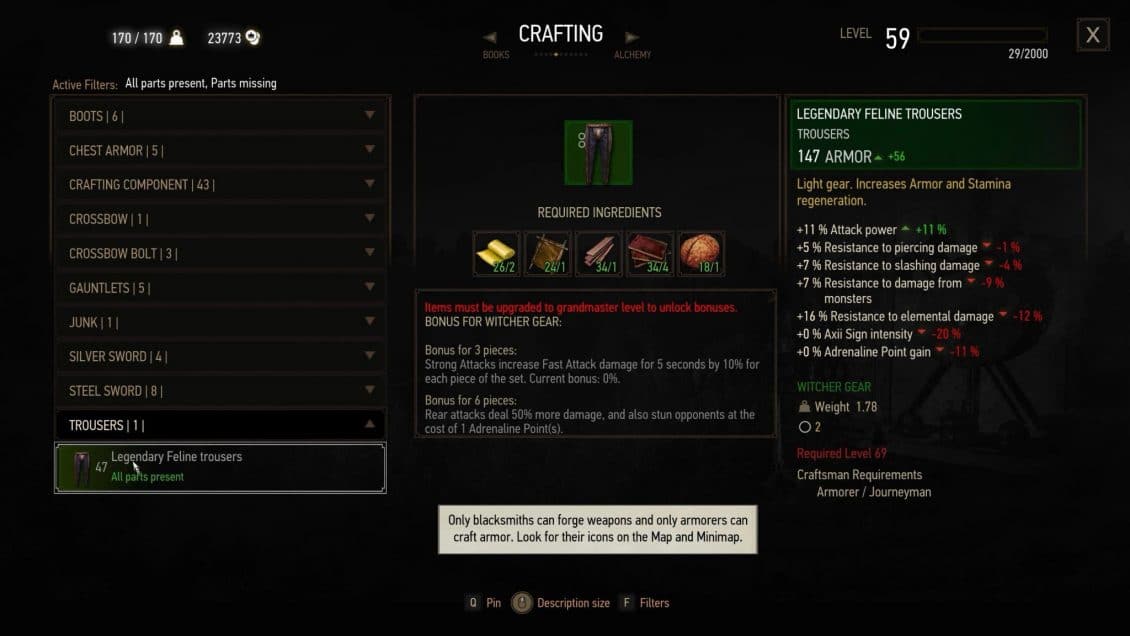This screenshot has height=636, width=1130.
Task: Expand the Chest Armor category
Action: click(x=220, y=150)
